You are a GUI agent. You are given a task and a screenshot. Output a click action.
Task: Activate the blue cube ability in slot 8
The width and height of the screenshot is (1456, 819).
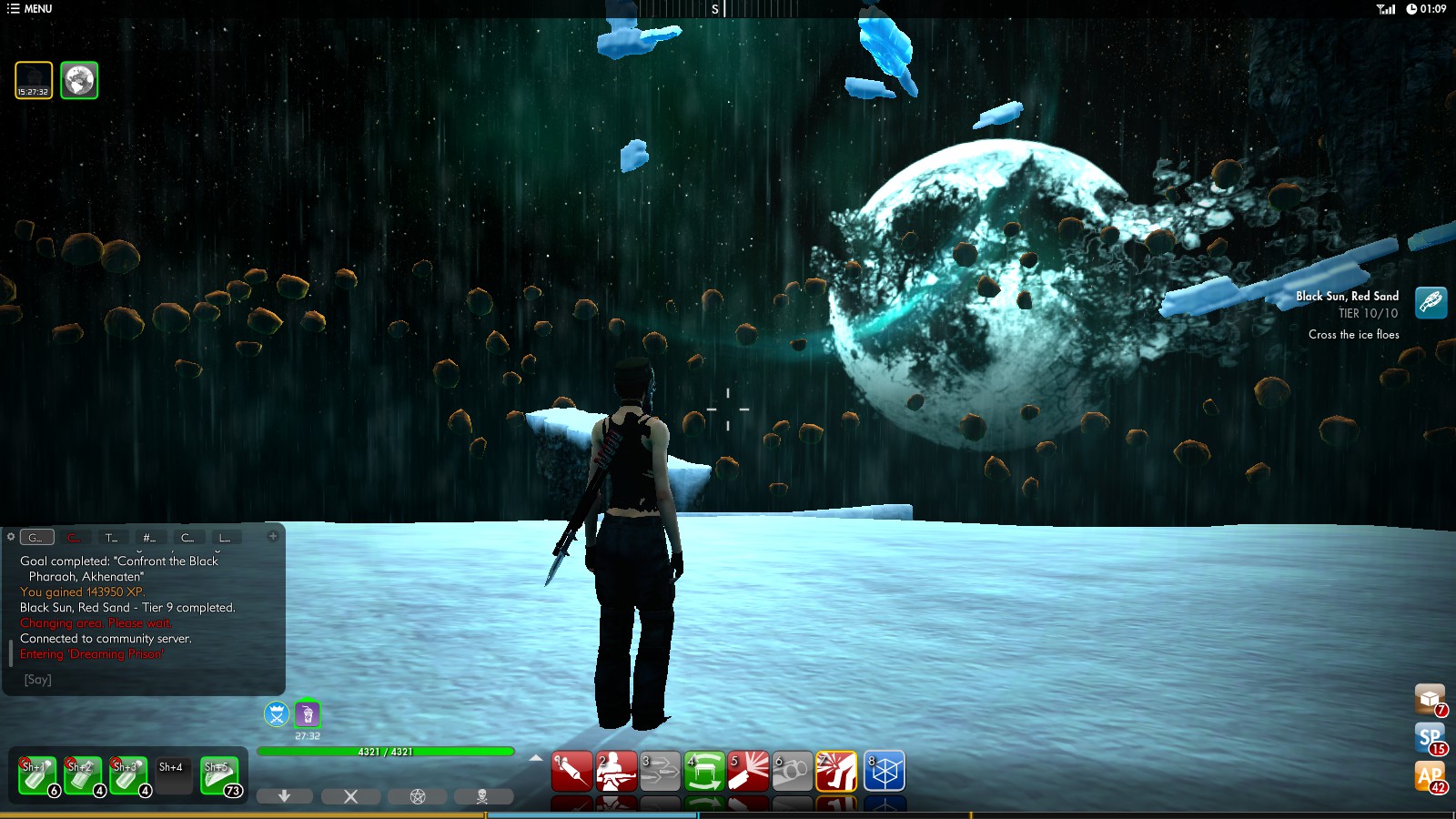[x=884, y=771]
